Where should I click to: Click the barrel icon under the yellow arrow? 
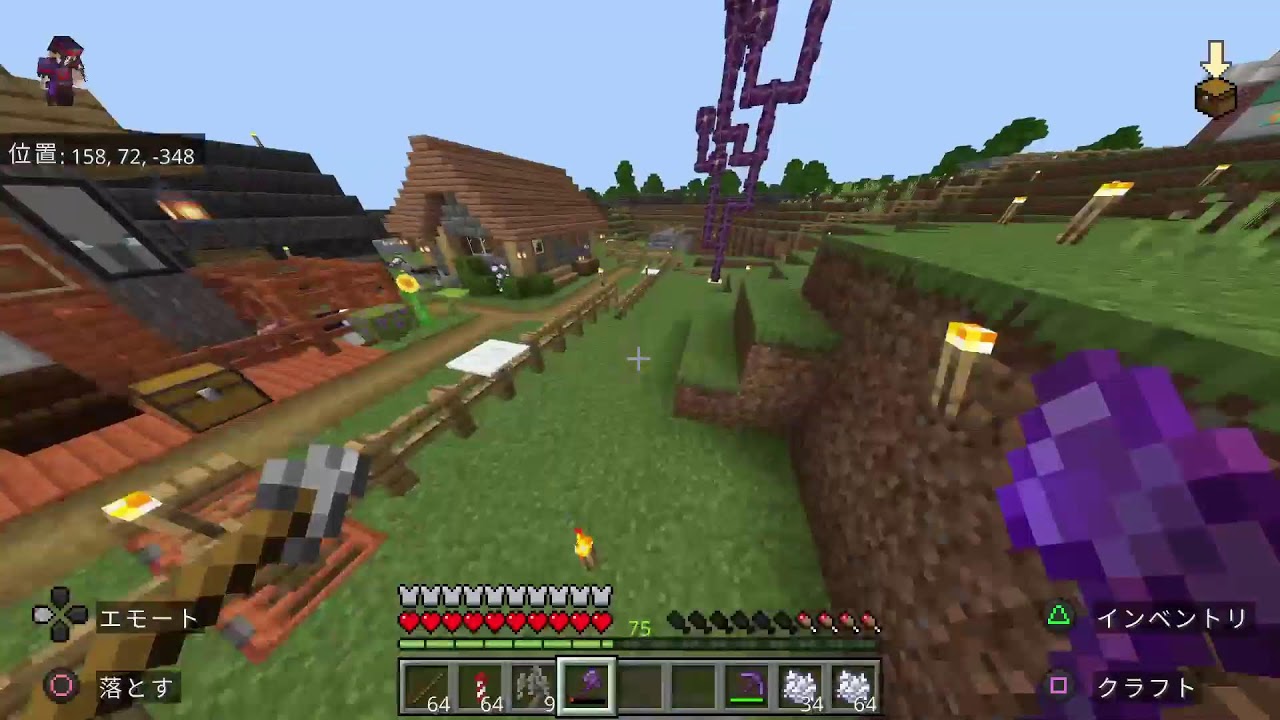[x=1213, y=93]
